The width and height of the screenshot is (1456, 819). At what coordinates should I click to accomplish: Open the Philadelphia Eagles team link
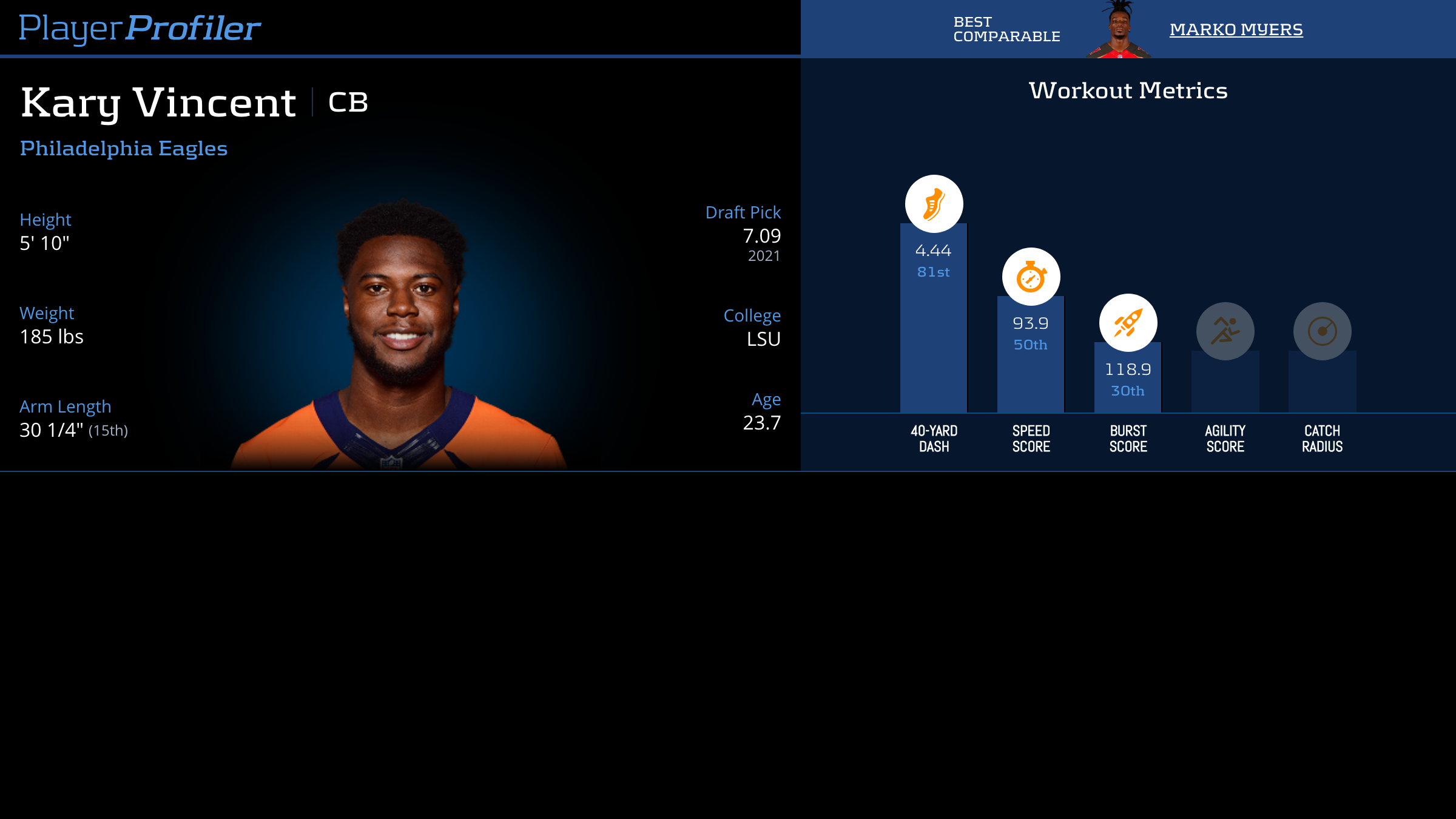[124, 149]
